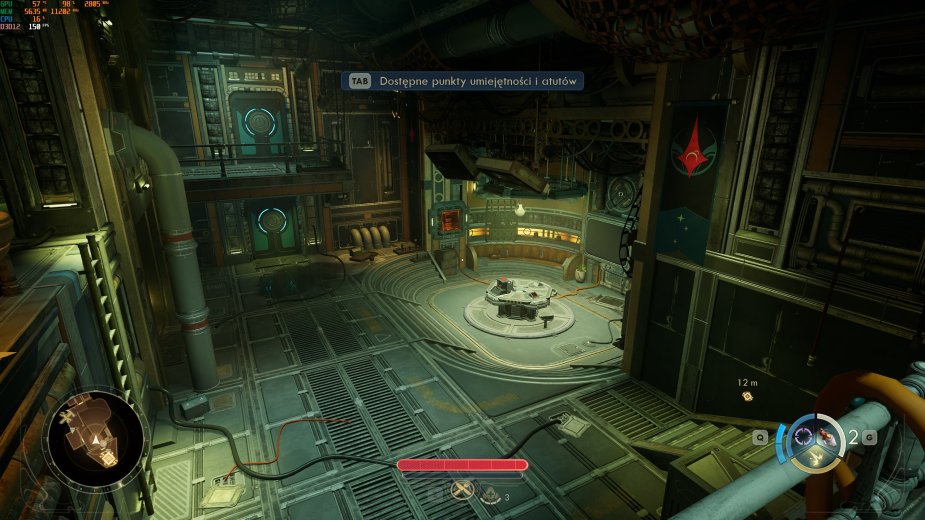Select the bottom segment of the ability wheel
This screenshot has height=520, width=925.
[815, 459]
